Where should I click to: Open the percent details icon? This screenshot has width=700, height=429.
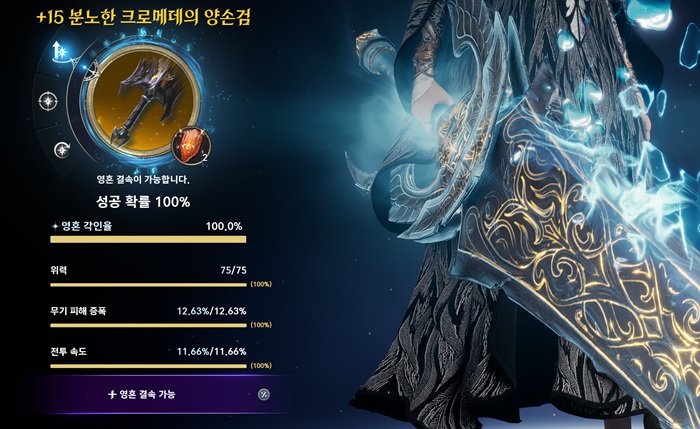point(264,394)
